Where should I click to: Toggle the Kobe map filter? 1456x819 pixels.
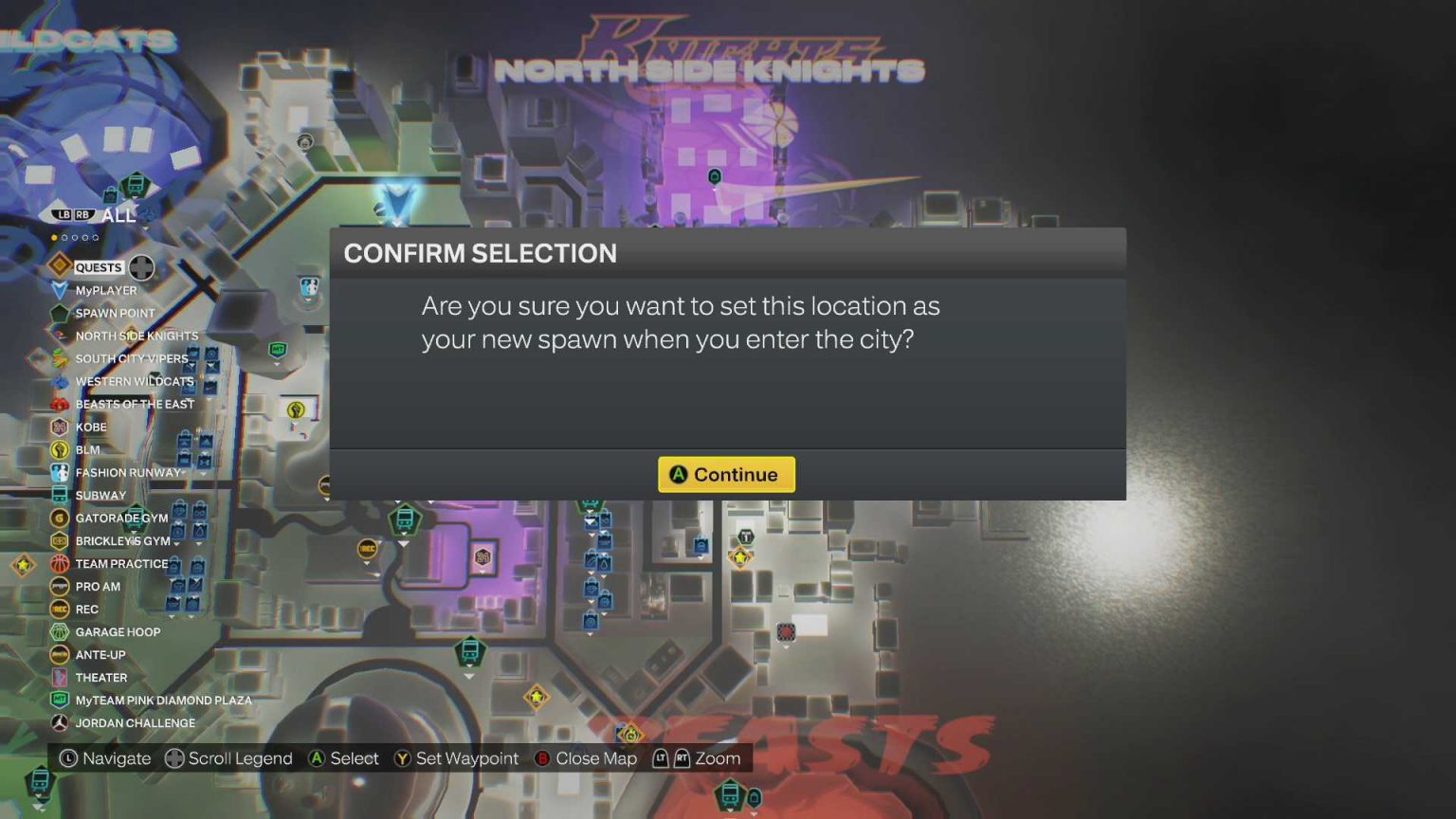coord(61,427)
